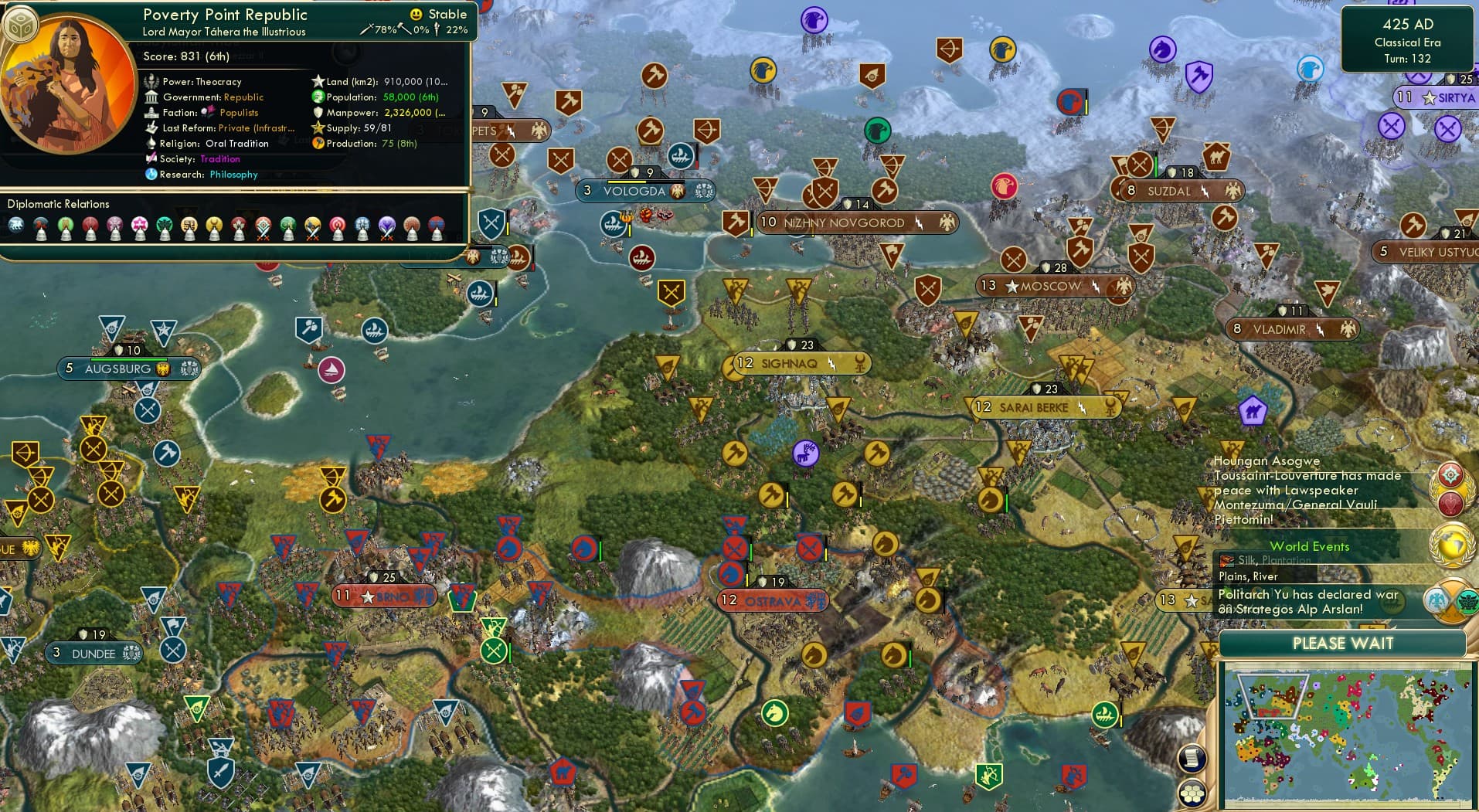This screenshot has height=812, width=1479.
Task: Open the Philosophy research entry
Action: tap(233, 175)
